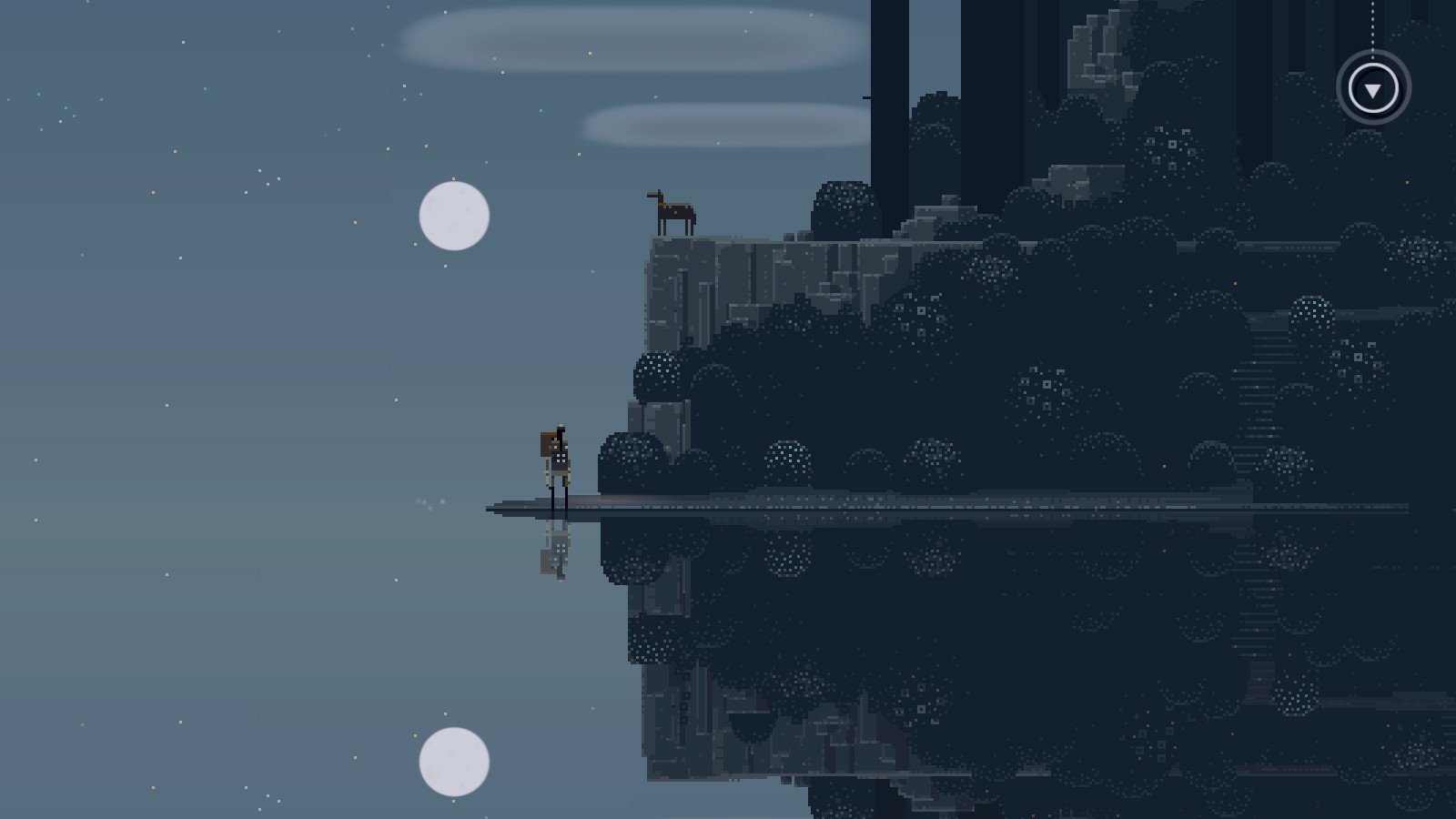Click the glowing full moon in the sky

(x=452, y=217)
